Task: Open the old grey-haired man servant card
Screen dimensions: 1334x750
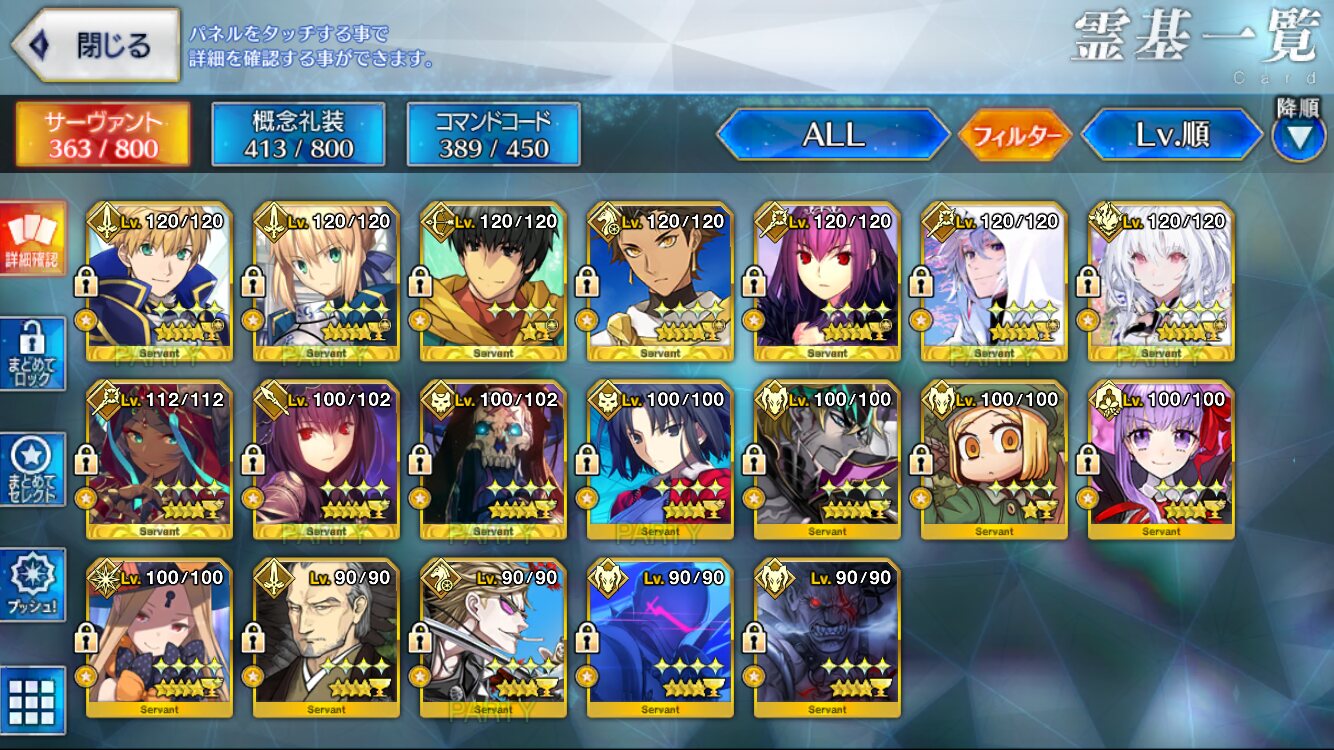Action: [326, 638]
